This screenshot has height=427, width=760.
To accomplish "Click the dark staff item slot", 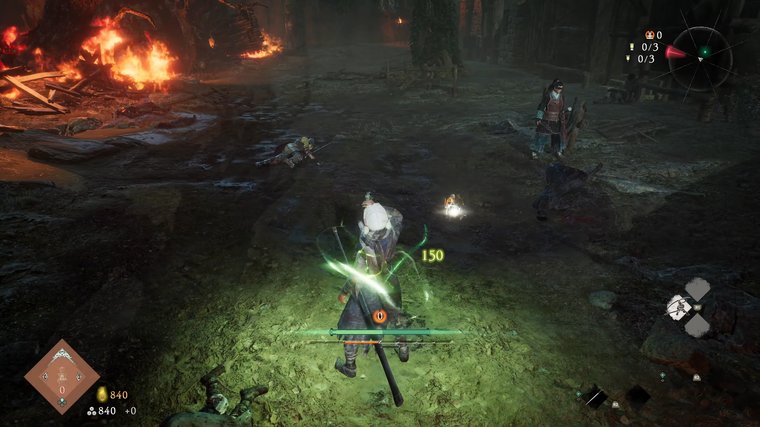I will [x=594, y=397].
